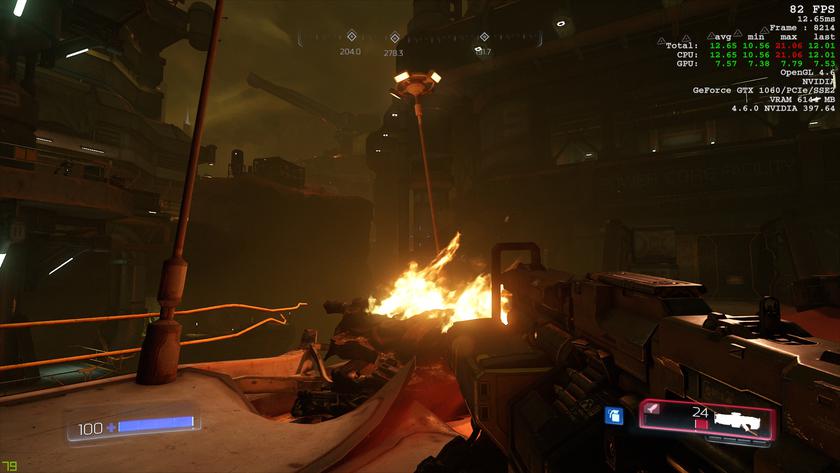The image size is (840, 473).
Task: Select the weapon mod icon in ammo panel
Action: point(652,408)
